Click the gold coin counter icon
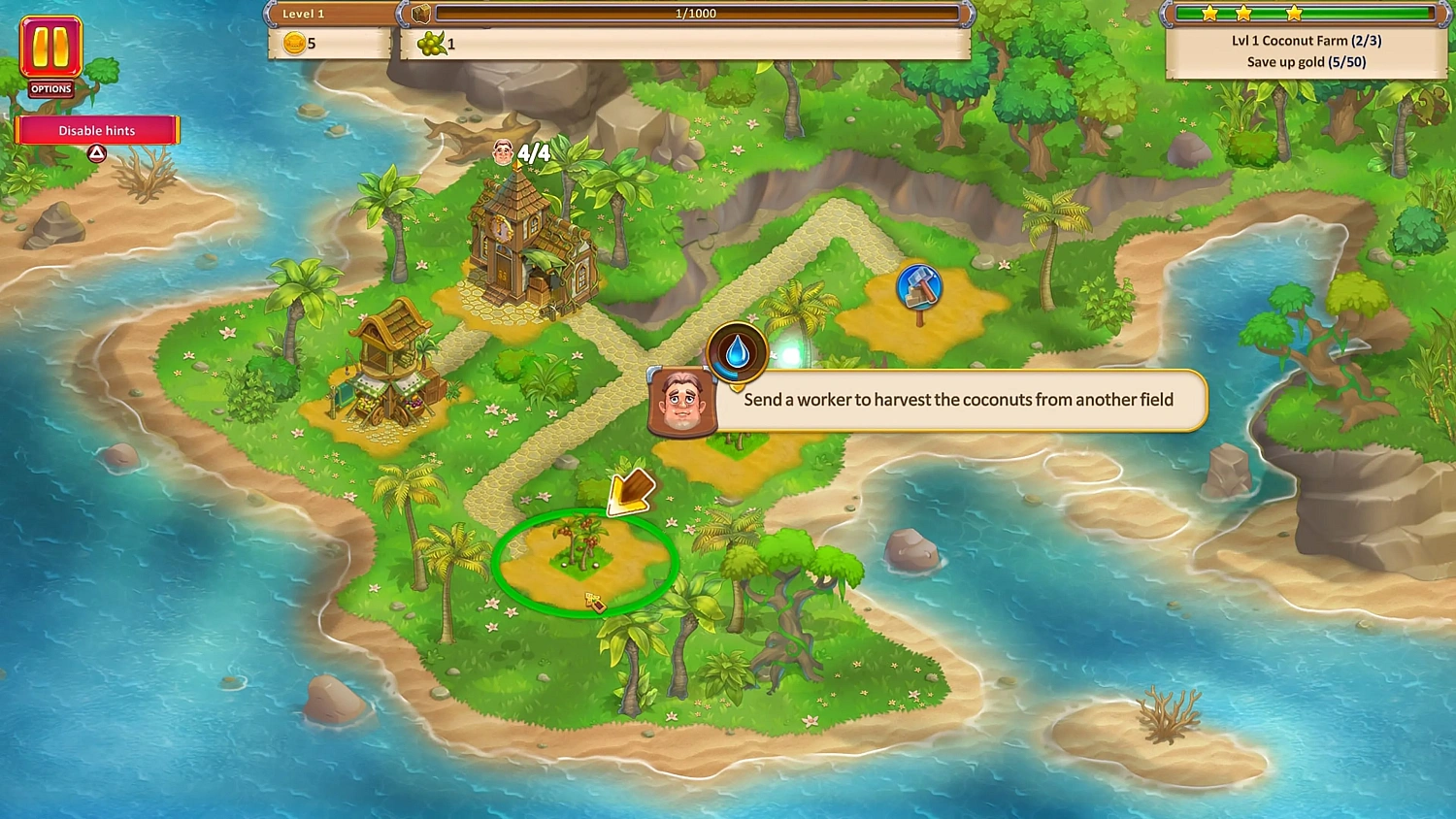The height and width of the screenshot is (819, 1456). click(x=294, y=44)
